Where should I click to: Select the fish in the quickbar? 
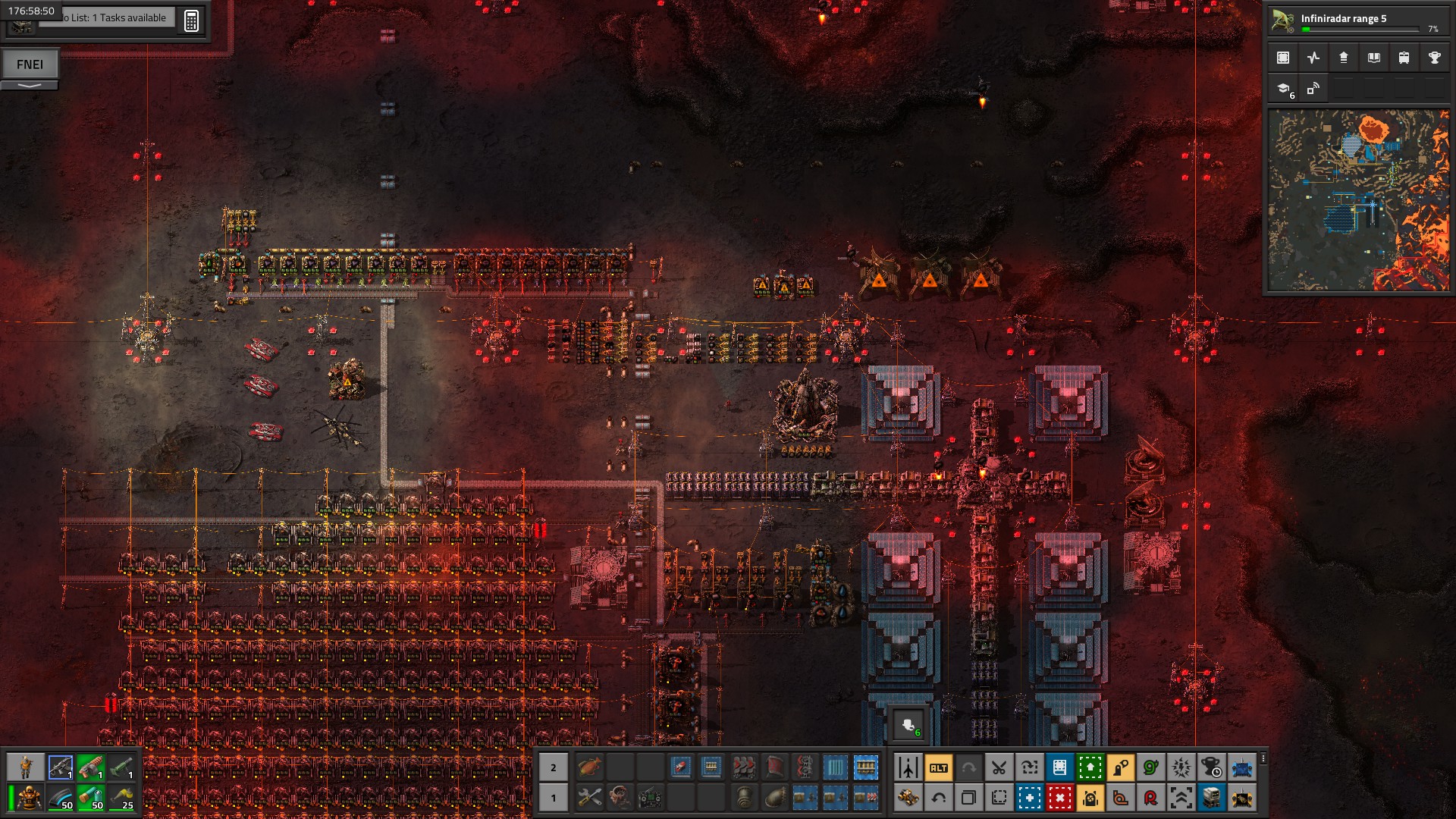pos(589,768)
